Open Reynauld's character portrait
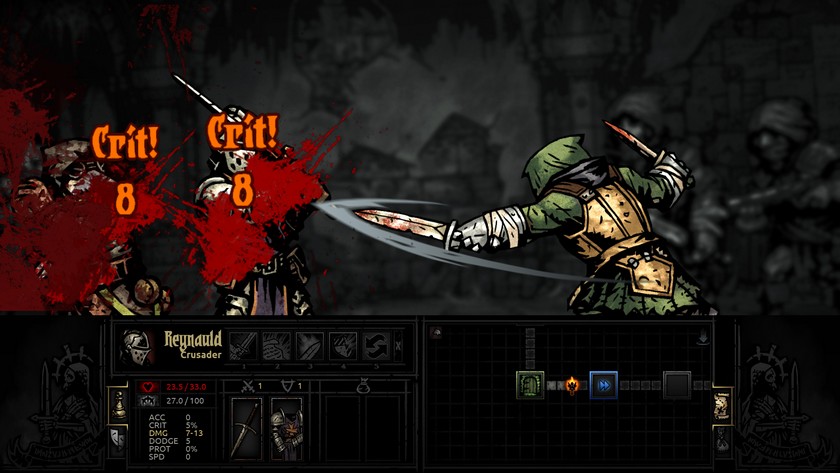The image size is (840, 473). [137, 346]
